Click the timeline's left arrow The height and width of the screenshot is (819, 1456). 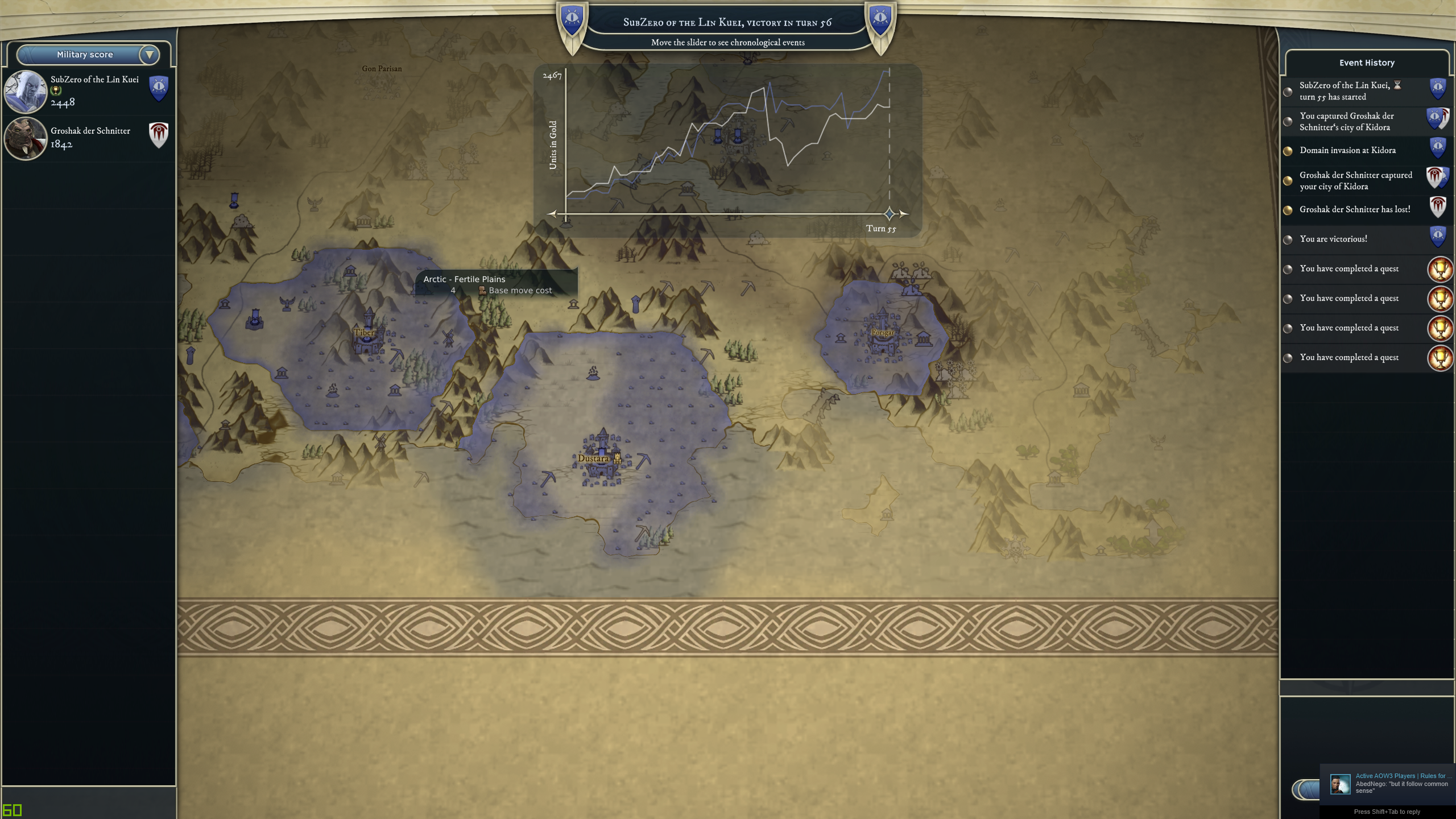tap(551, 214)
